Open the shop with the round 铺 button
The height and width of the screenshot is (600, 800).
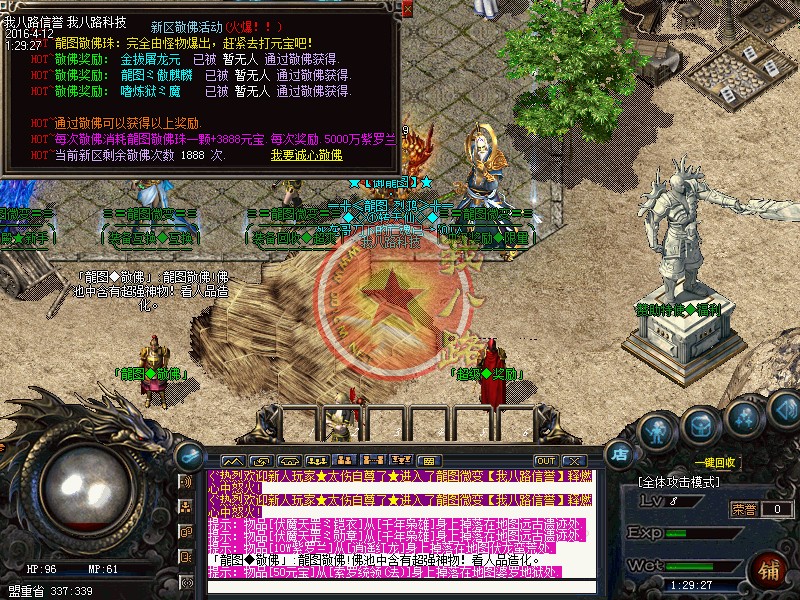pyautogui.click(x=771, y=570)
